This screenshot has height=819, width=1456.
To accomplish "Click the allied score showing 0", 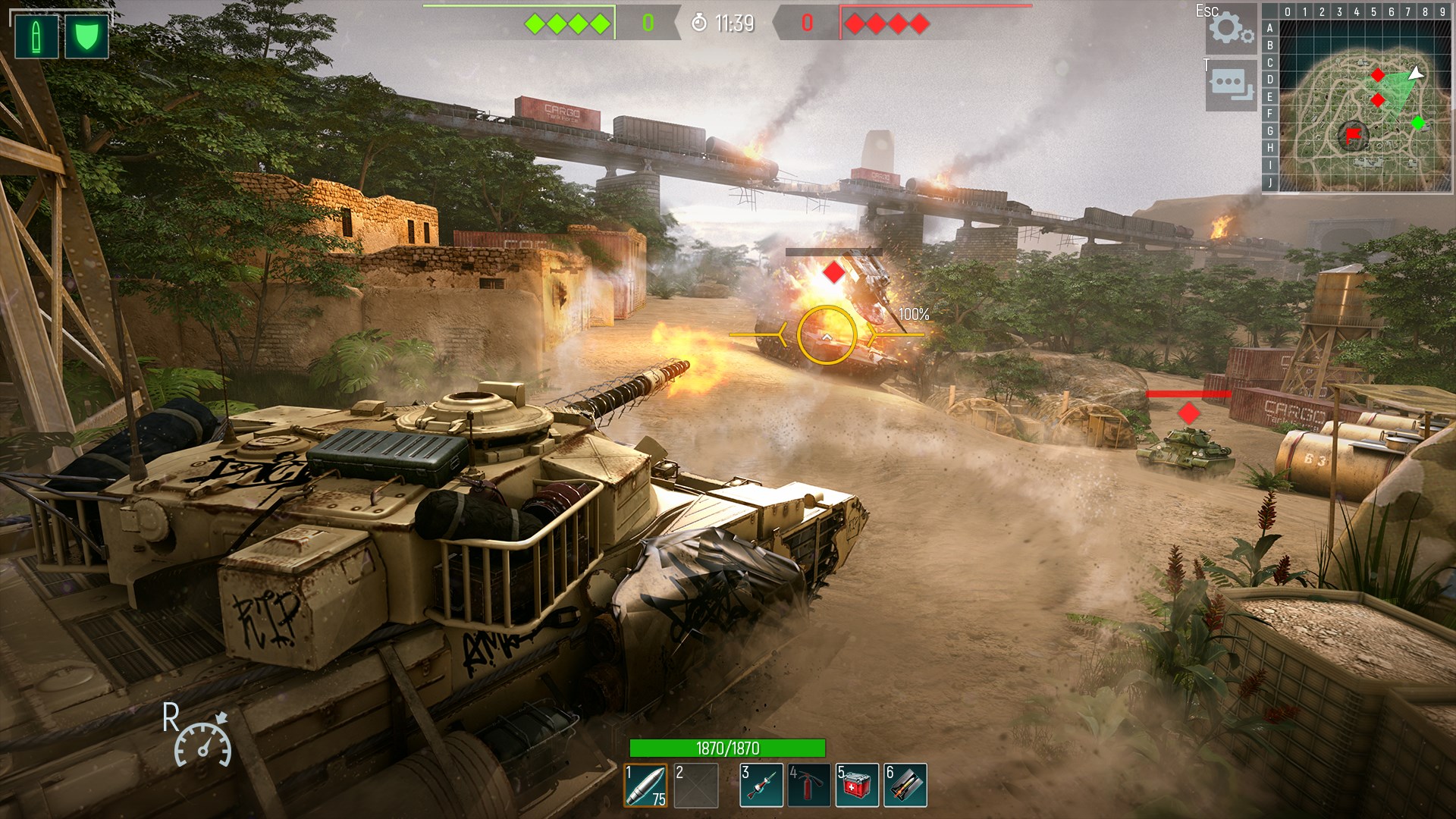I will coord(648,23).
